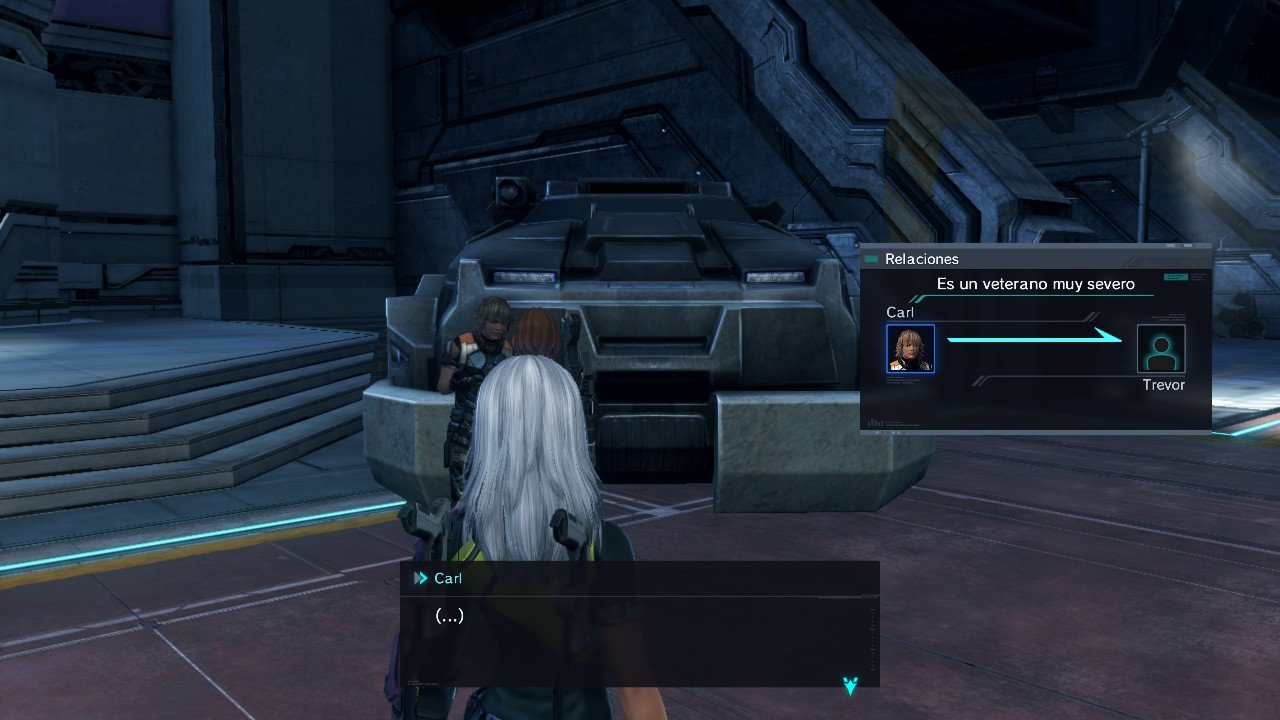This screenshot has width=1280, height=720.
Task: Click the cyan double-chevron before Carl's name
Action: (x=421, y=578)
